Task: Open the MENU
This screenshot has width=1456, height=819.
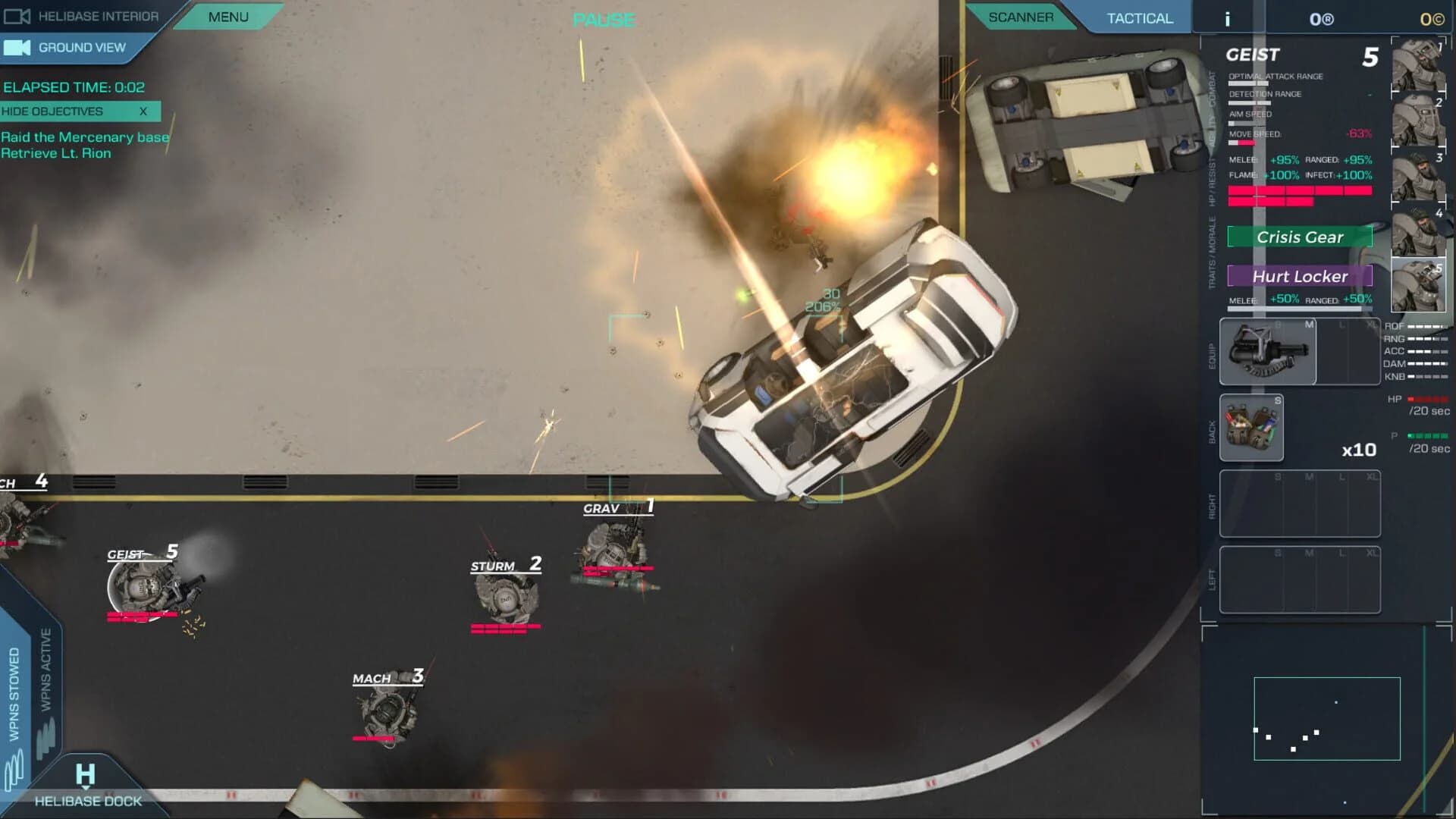Action: pyautogui.click(x=227, y=16)
